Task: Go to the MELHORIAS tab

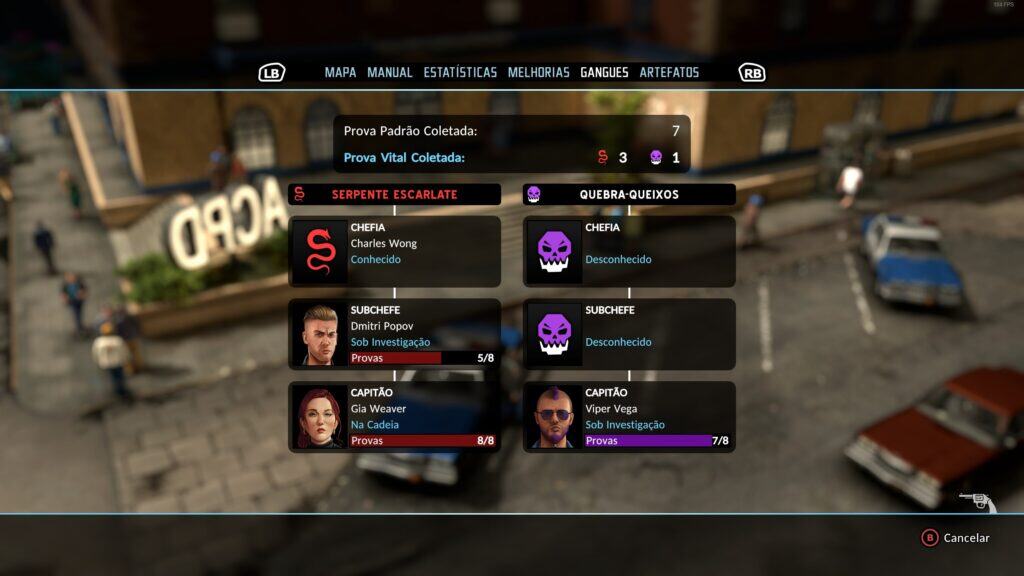Action: click(x=538, y=72)
